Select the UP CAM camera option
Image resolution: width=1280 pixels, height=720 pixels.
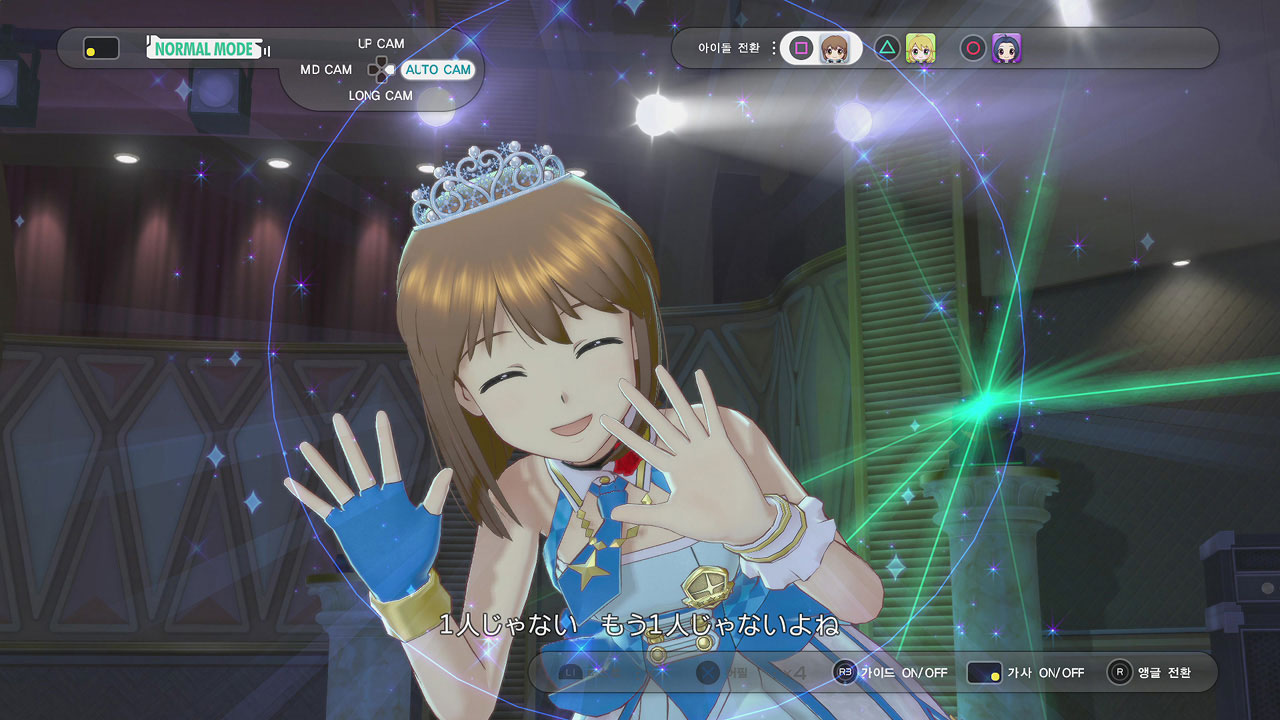[381, 44]
